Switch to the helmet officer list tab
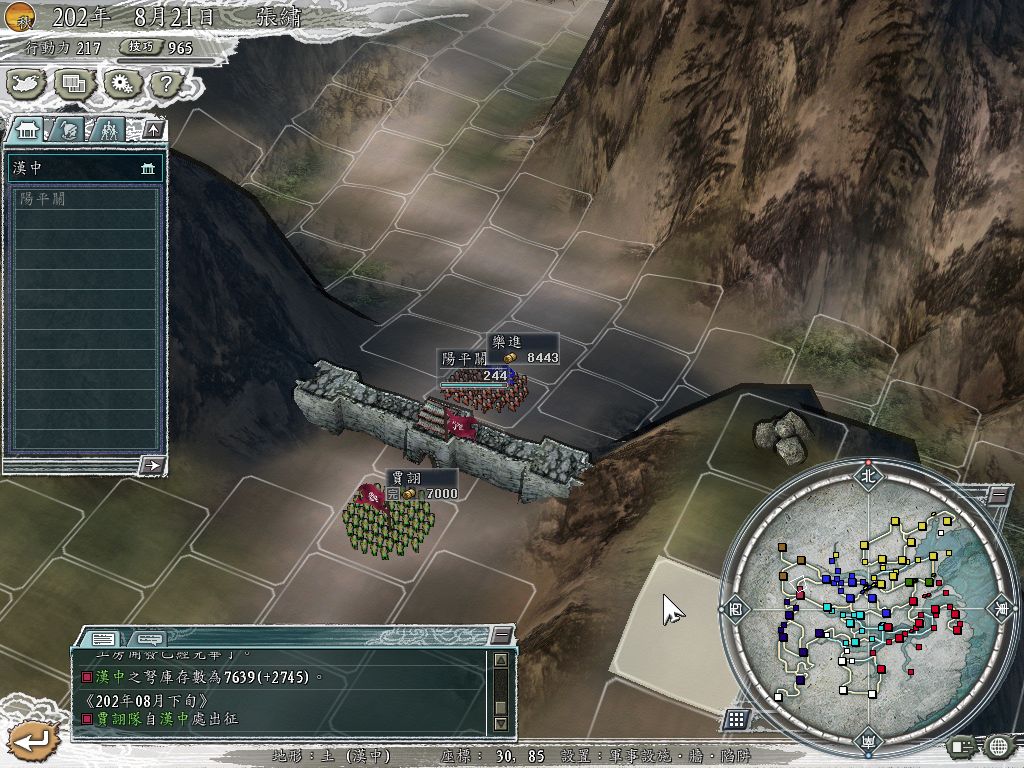Screen dimensions: 1024x768 pos(67,129)
